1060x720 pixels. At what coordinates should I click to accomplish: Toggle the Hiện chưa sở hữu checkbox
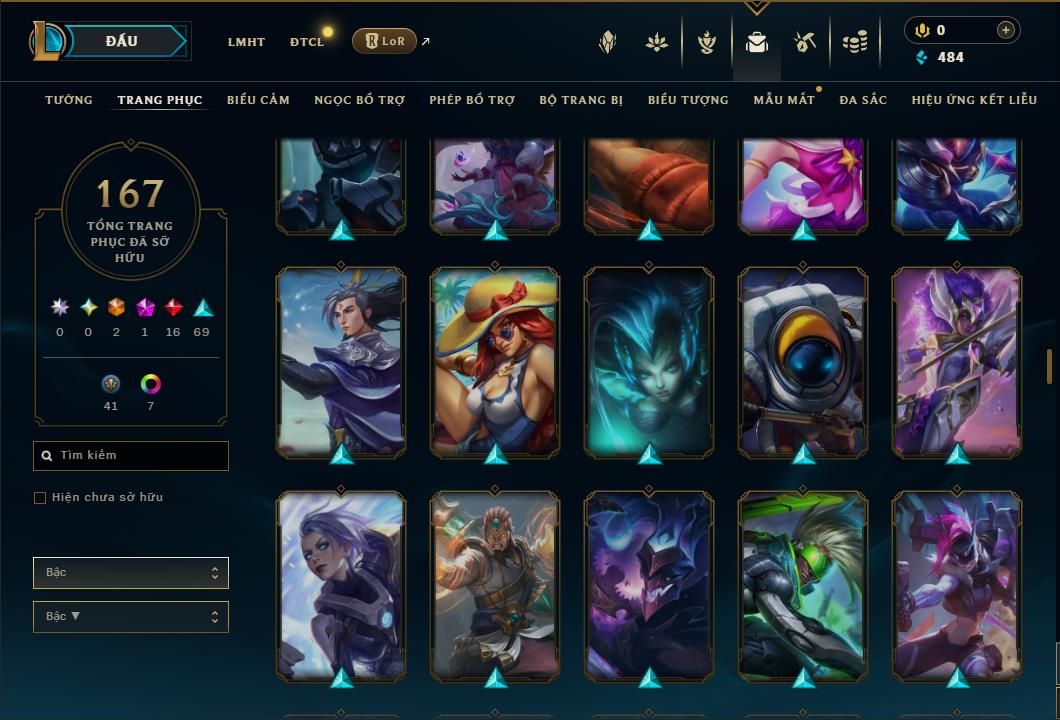pos(40,498)
